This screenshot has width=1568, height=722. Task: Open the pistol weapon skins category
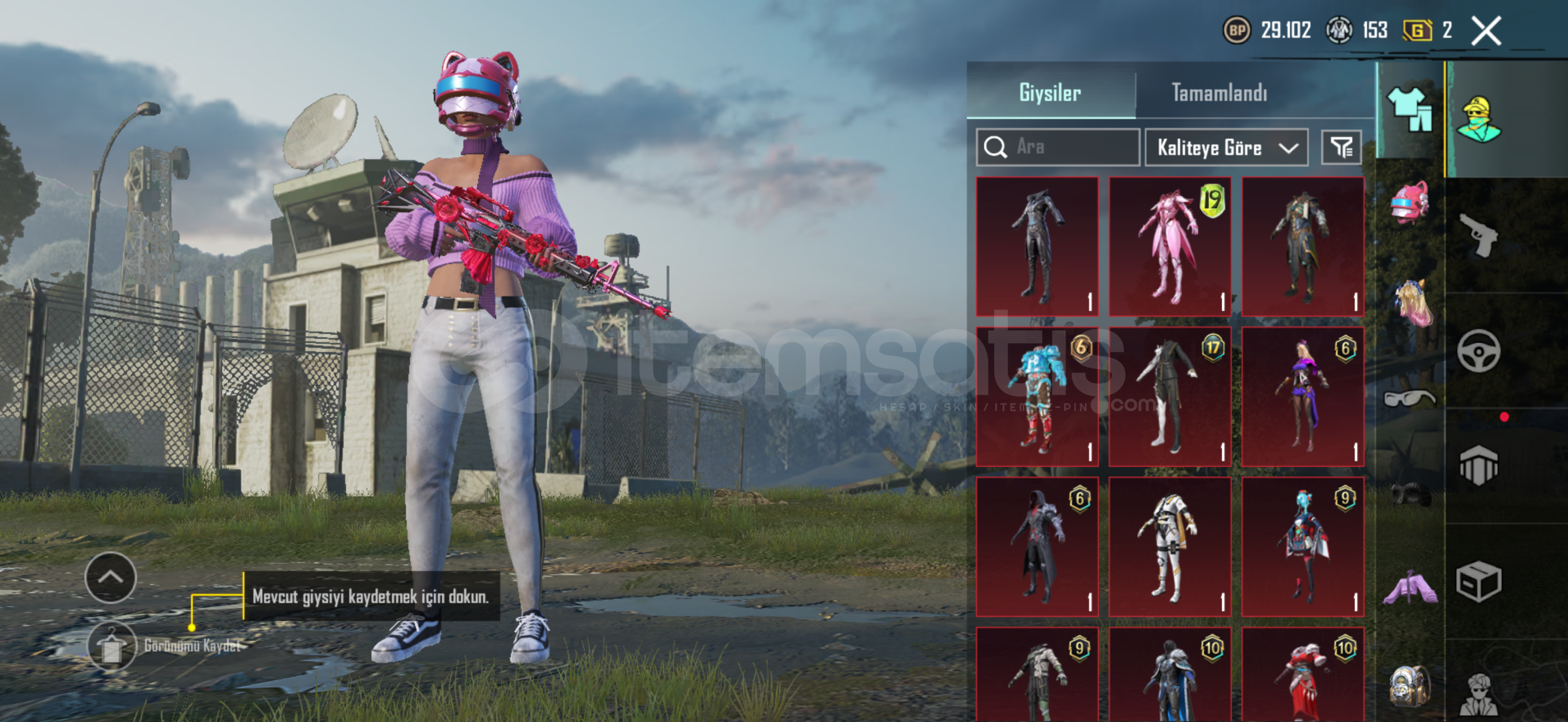[x=1478, y=234]
